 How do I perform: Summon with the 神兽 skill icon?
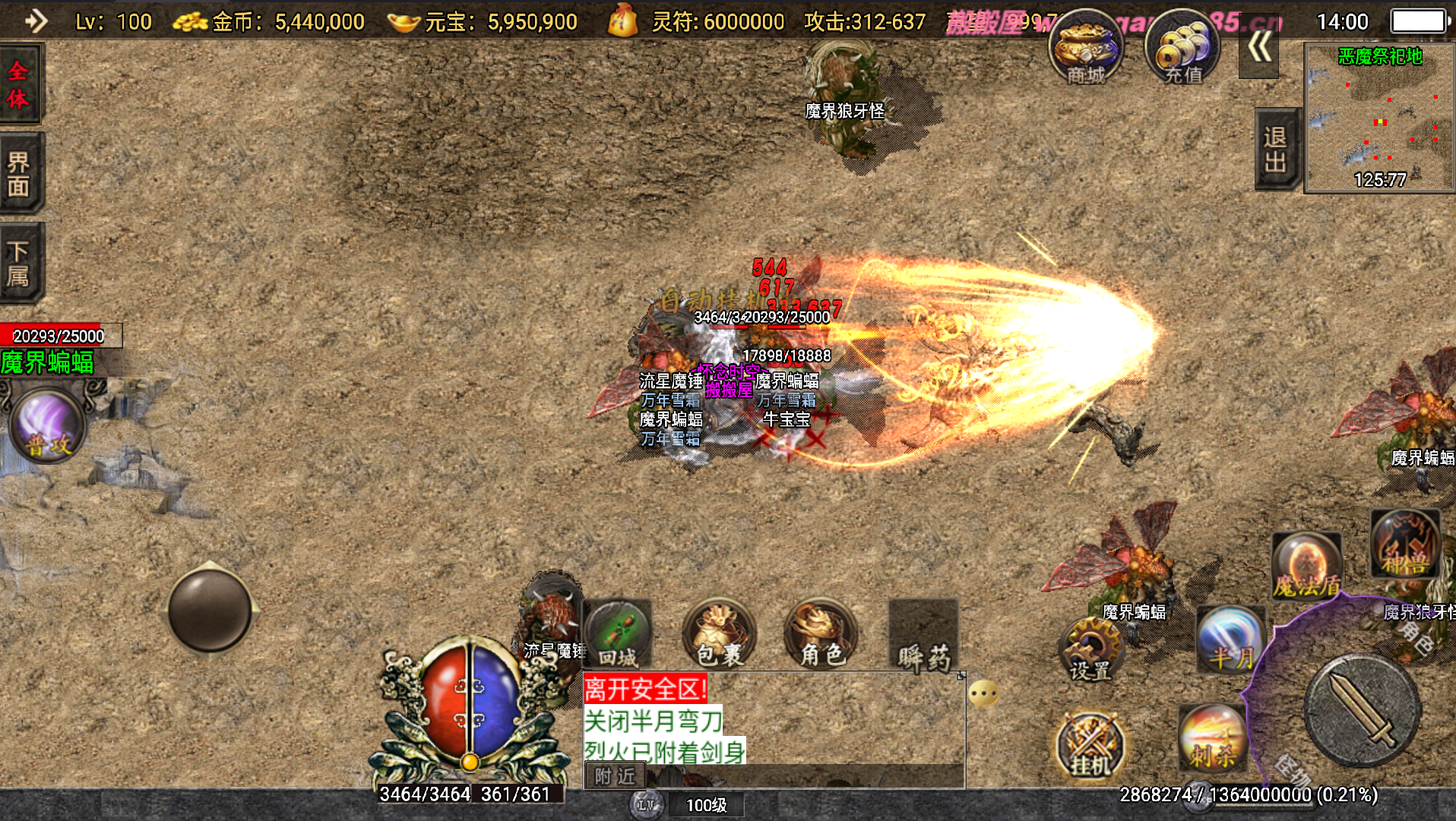(x=1405, y=545)
